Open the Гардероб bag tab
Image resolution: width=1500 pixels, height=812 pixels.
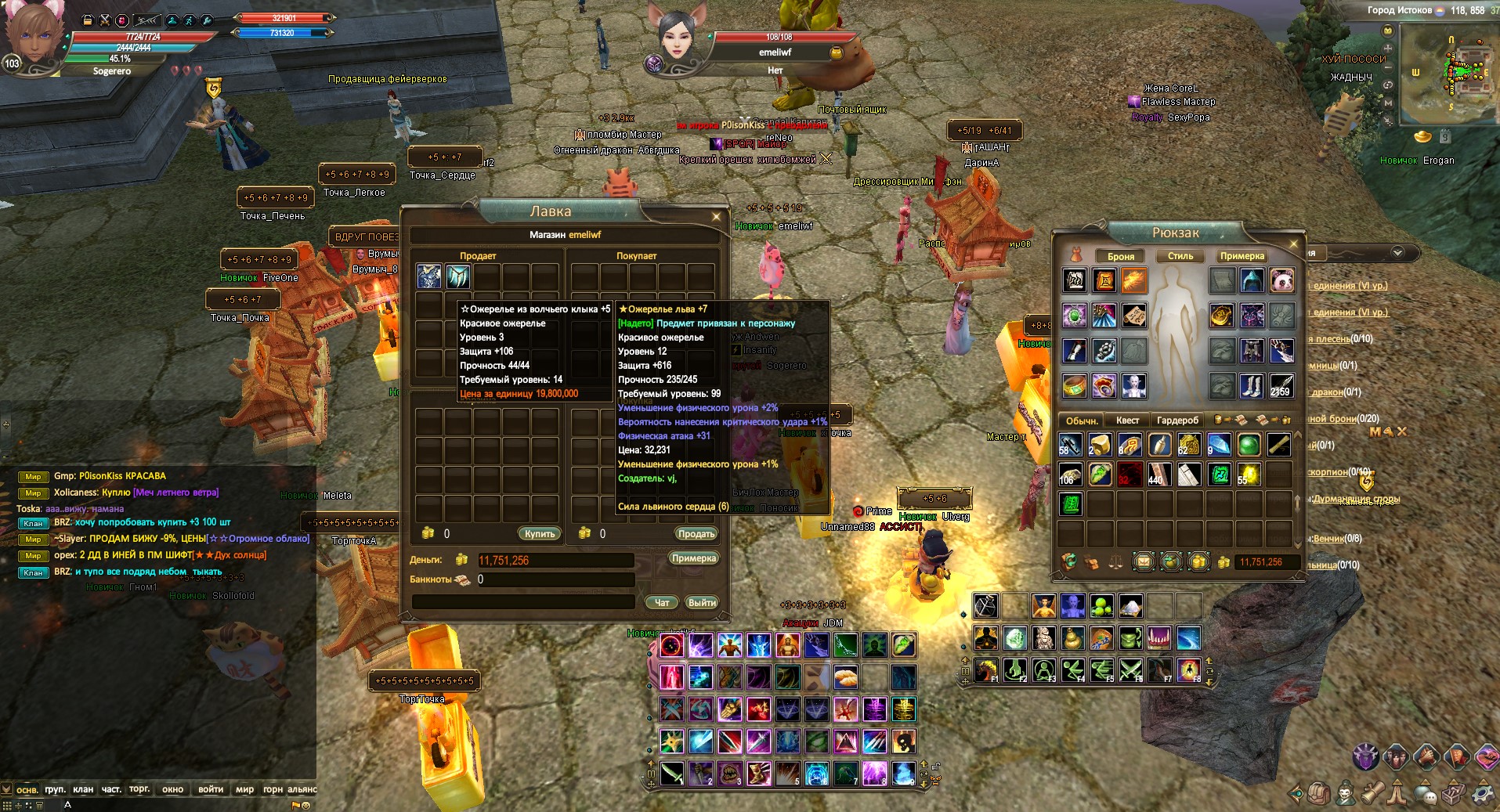pos(1177,420)
